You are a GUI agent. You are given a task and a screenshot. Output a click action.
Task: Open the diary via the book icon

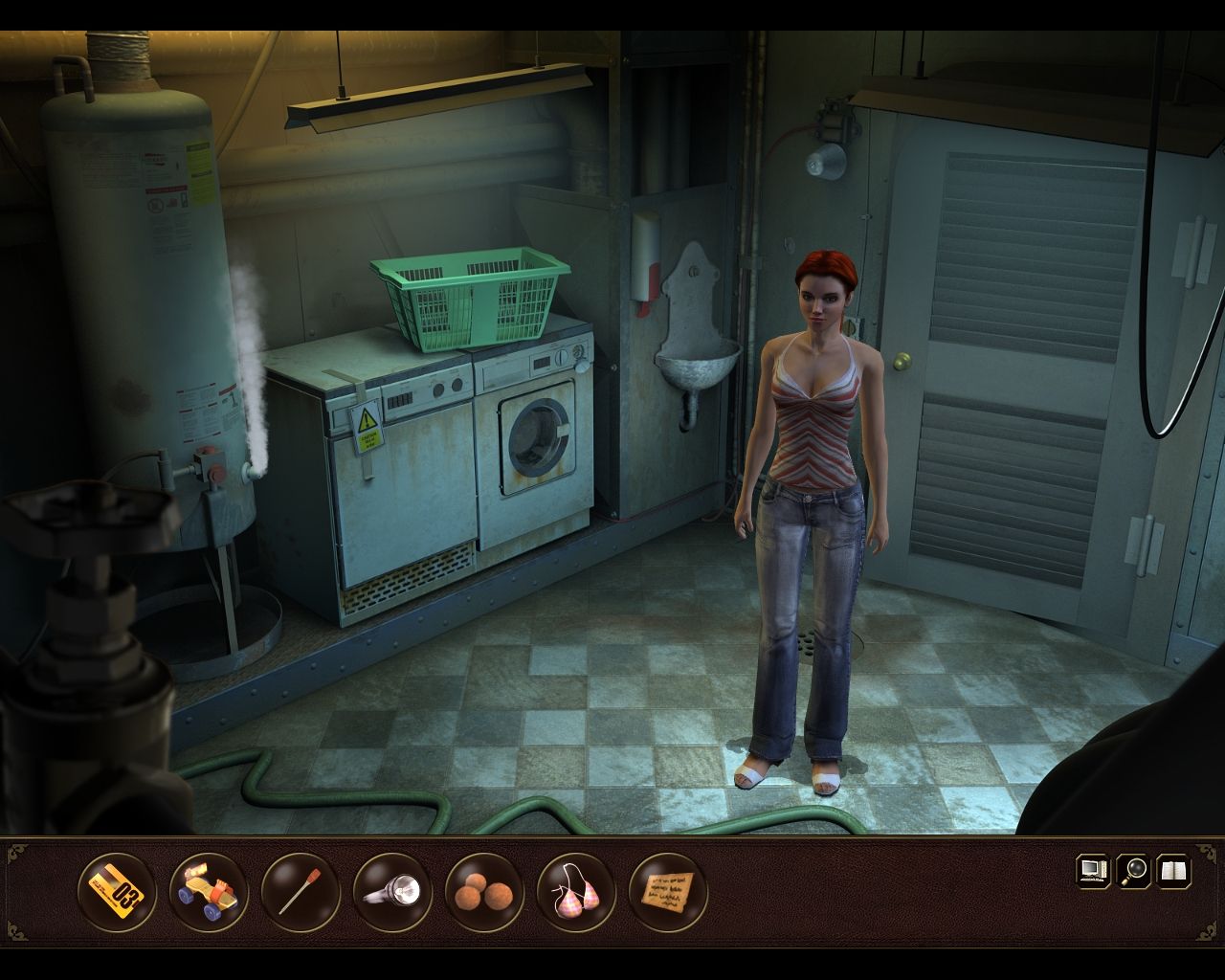[x=1171, y=874]
